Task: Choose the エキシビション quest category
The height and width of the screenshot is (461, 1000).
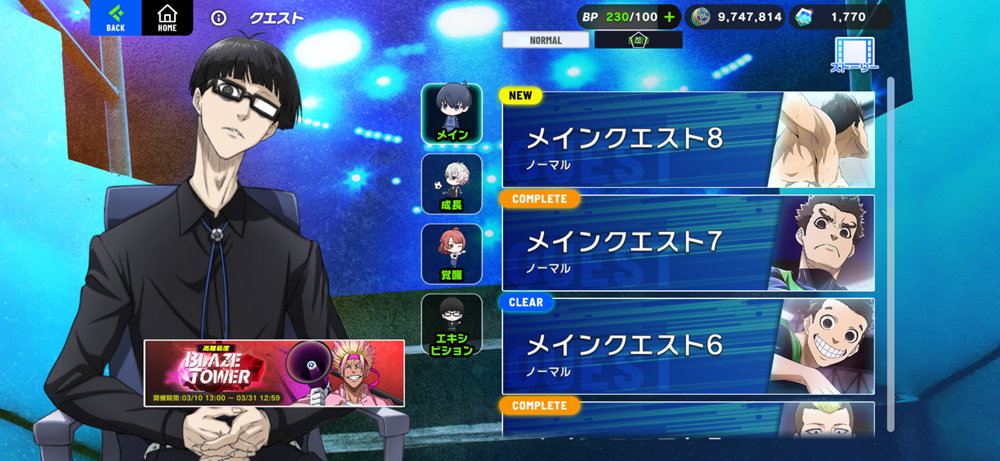Action: click(452, 325)
